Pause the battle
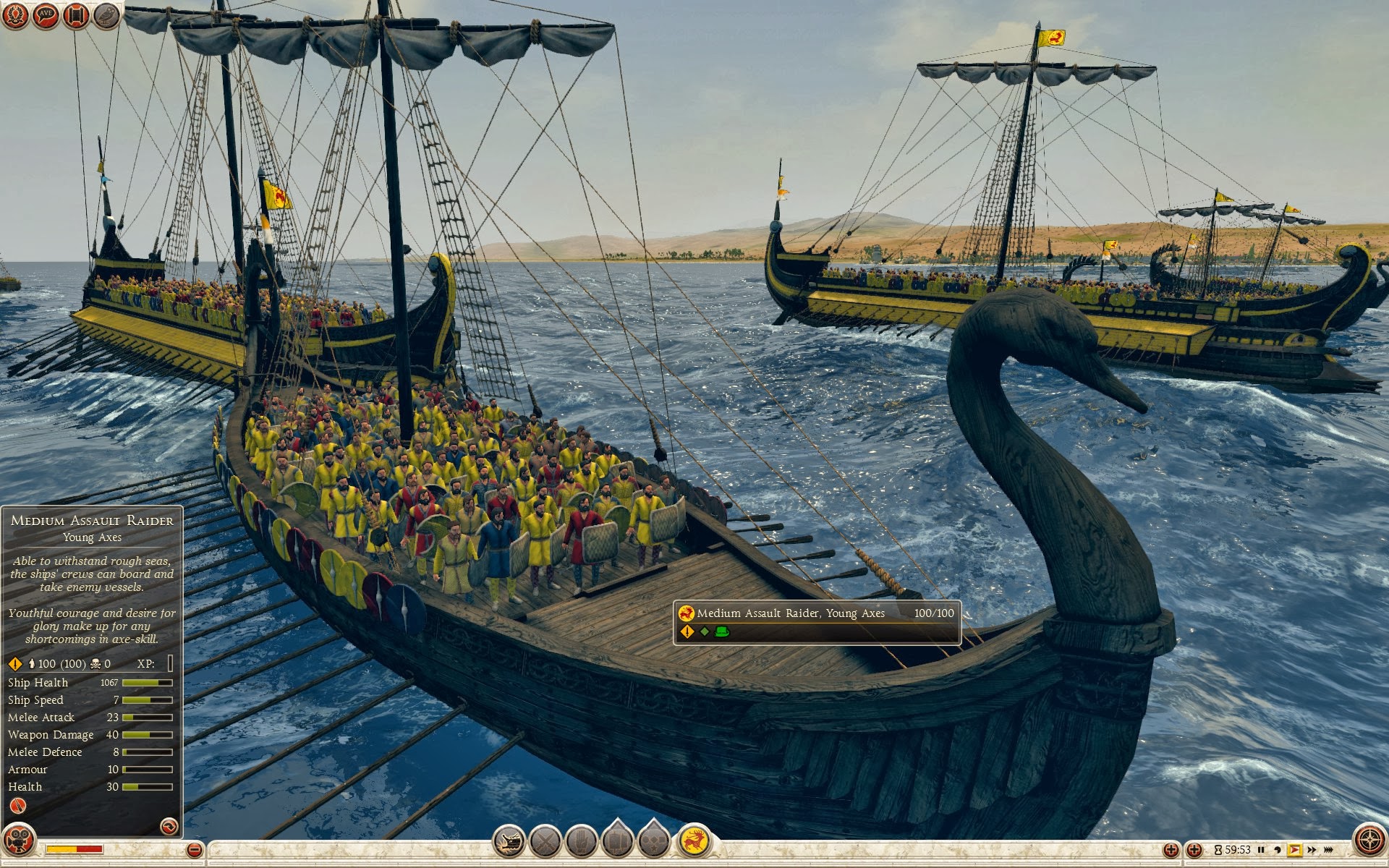The image size is (1389, 868). (1261, 850)
